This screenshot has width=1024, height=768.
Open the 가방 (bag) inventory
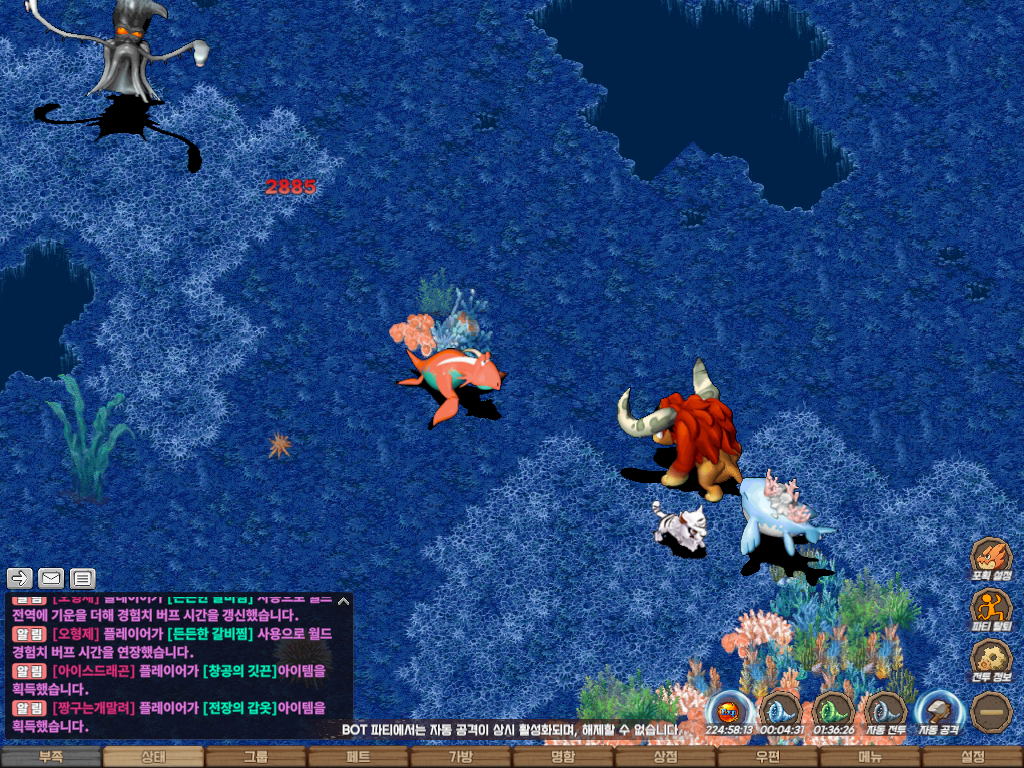[461, 757]
